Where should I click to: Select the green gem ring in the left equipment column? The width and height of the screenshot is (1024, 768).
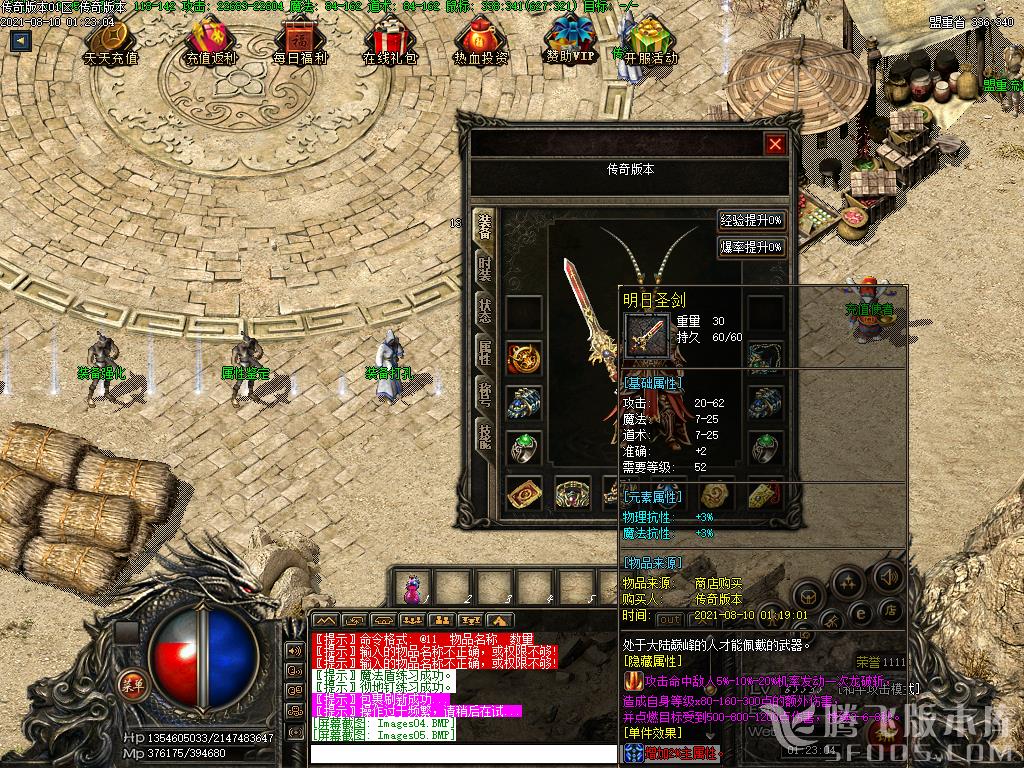tap(523, 448)
